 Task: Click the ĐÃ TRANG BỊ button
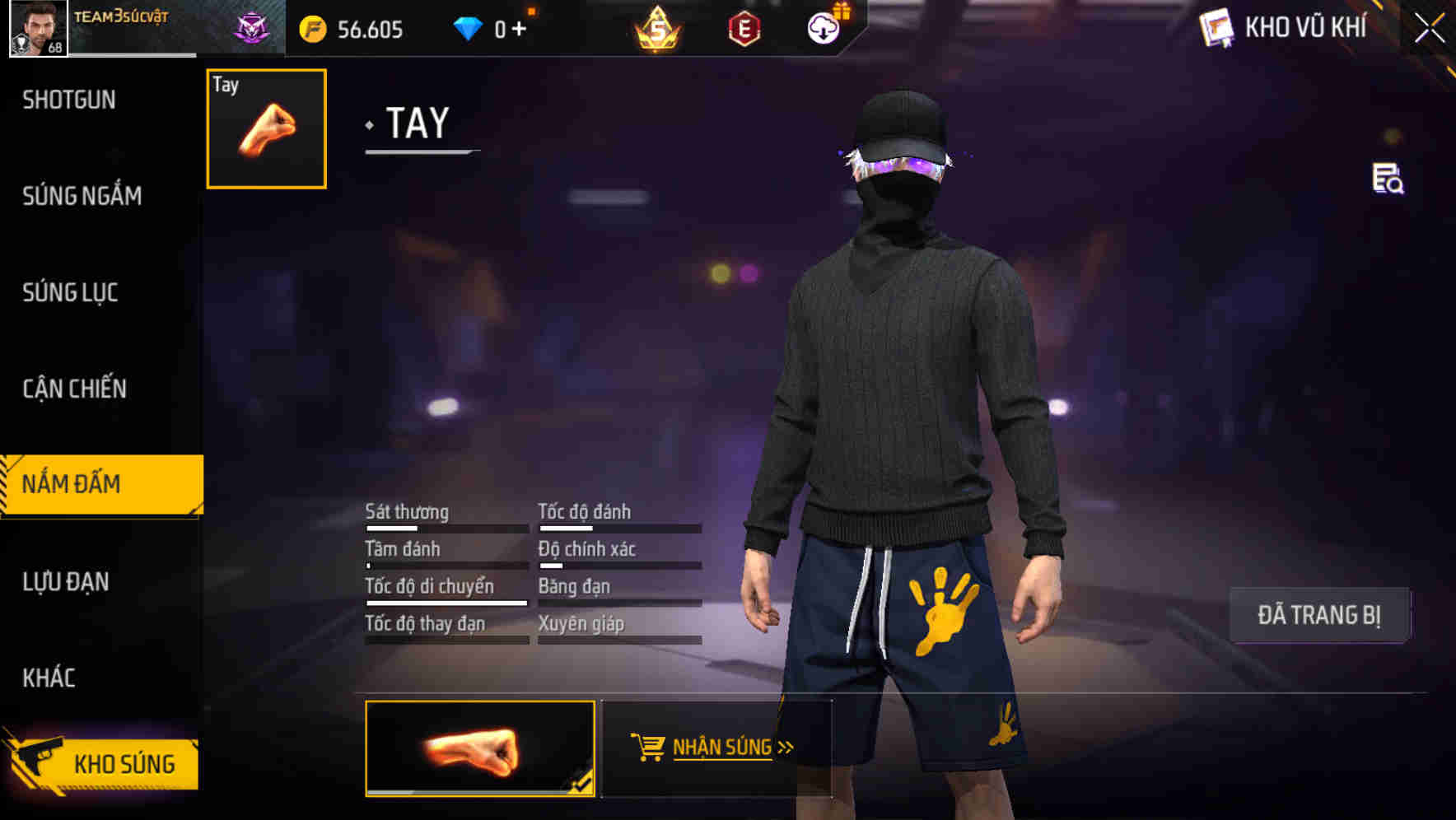[x=1319, y=614]
